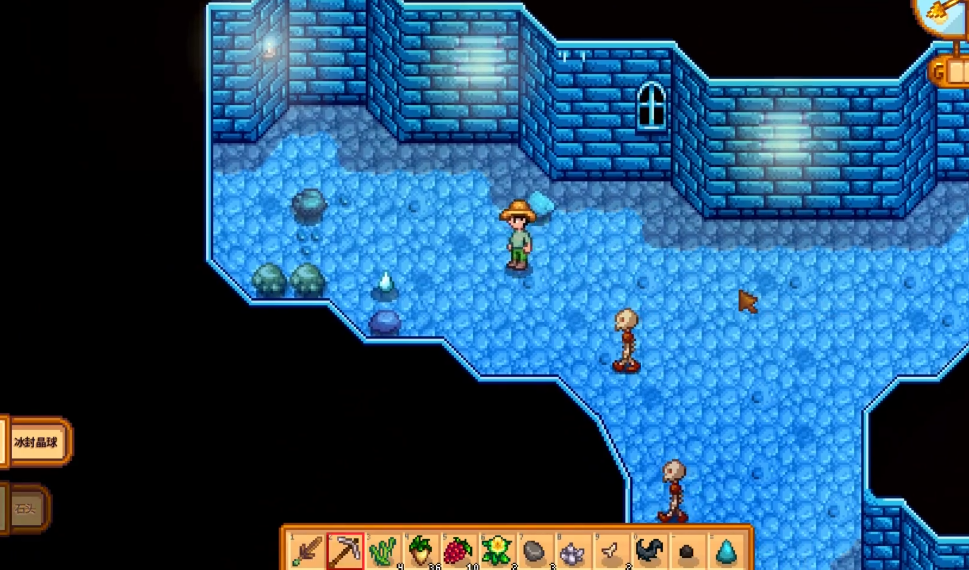This screenshot has width=969, height=570.
Task: Switch to the red berries slot
Action: tap(459, 549)
